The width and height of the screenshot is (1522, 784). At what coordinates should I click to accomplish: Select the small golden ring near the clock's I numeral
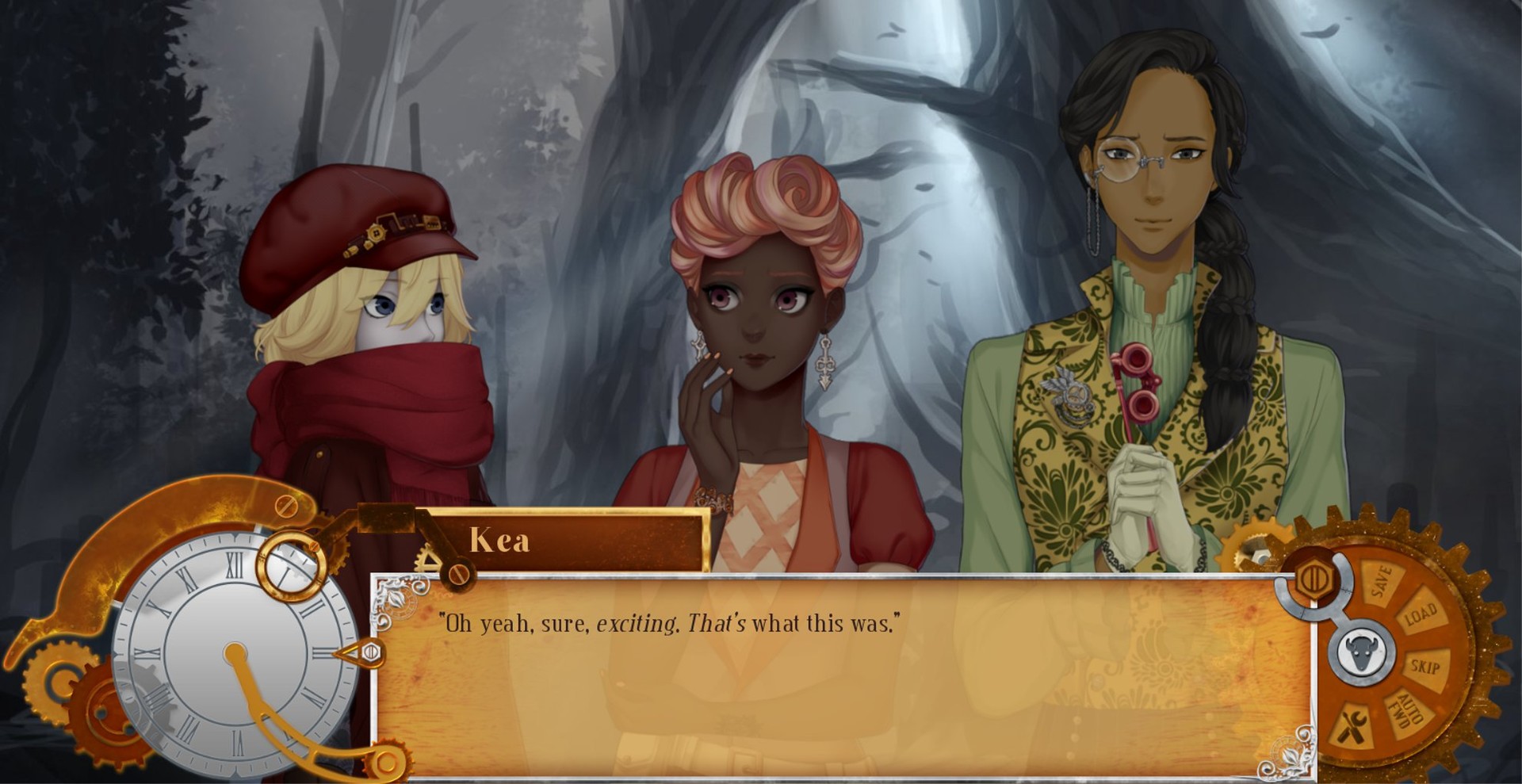[x=292, y=564]
